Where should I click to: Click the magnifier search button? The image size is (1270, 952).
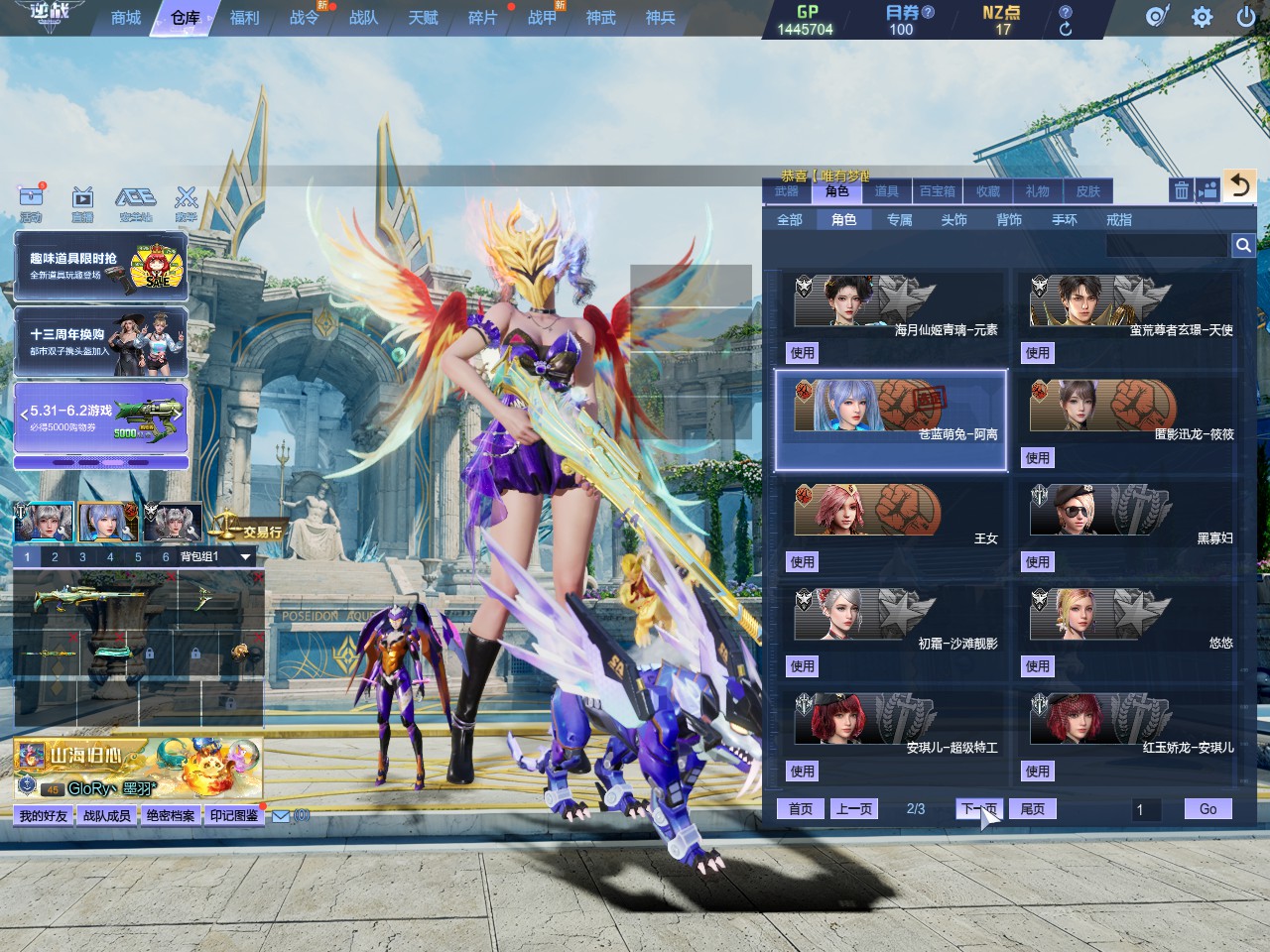(x=1243, y=245)
